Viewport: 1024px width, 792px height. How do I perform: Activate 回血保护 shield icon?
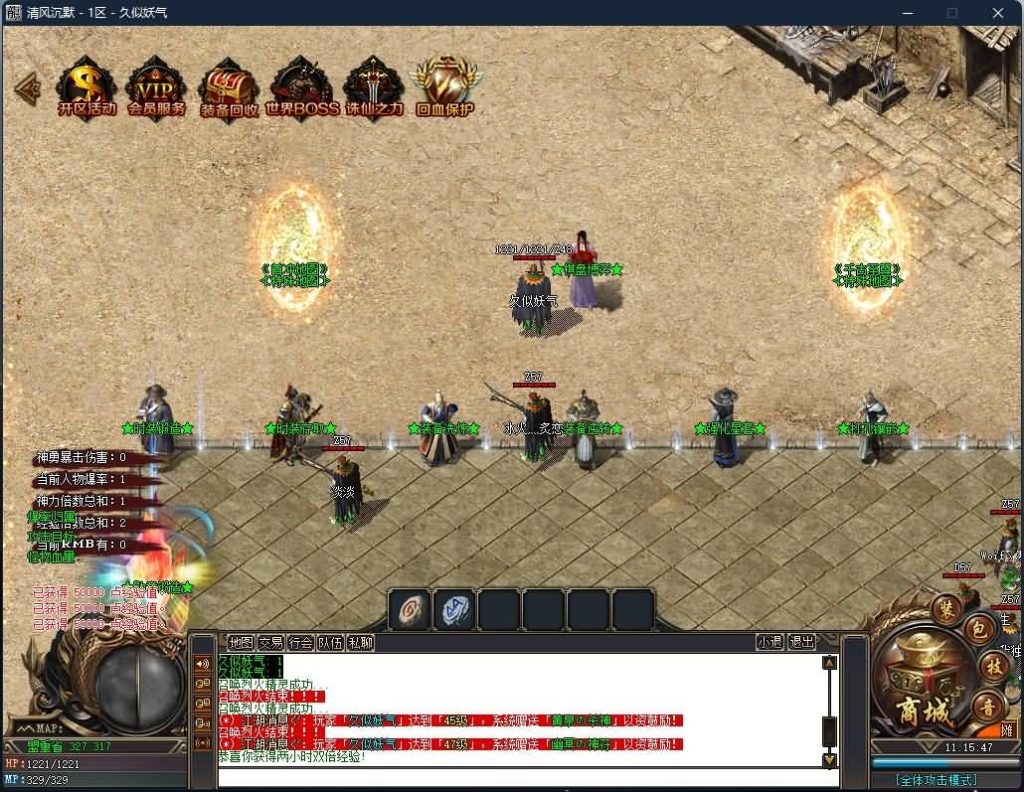444,86
